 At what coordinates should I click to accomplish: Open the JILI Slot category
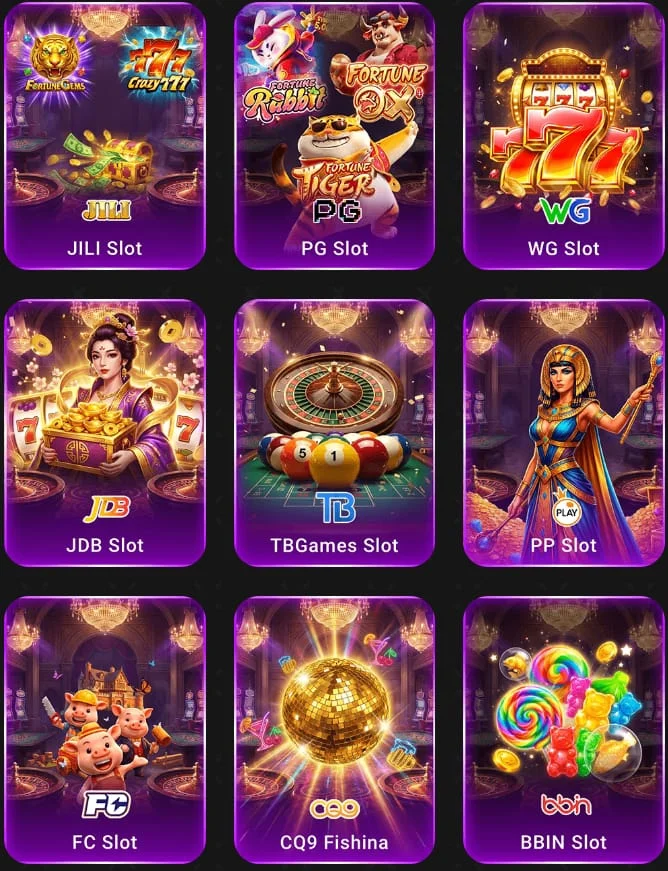pos(105,136)
